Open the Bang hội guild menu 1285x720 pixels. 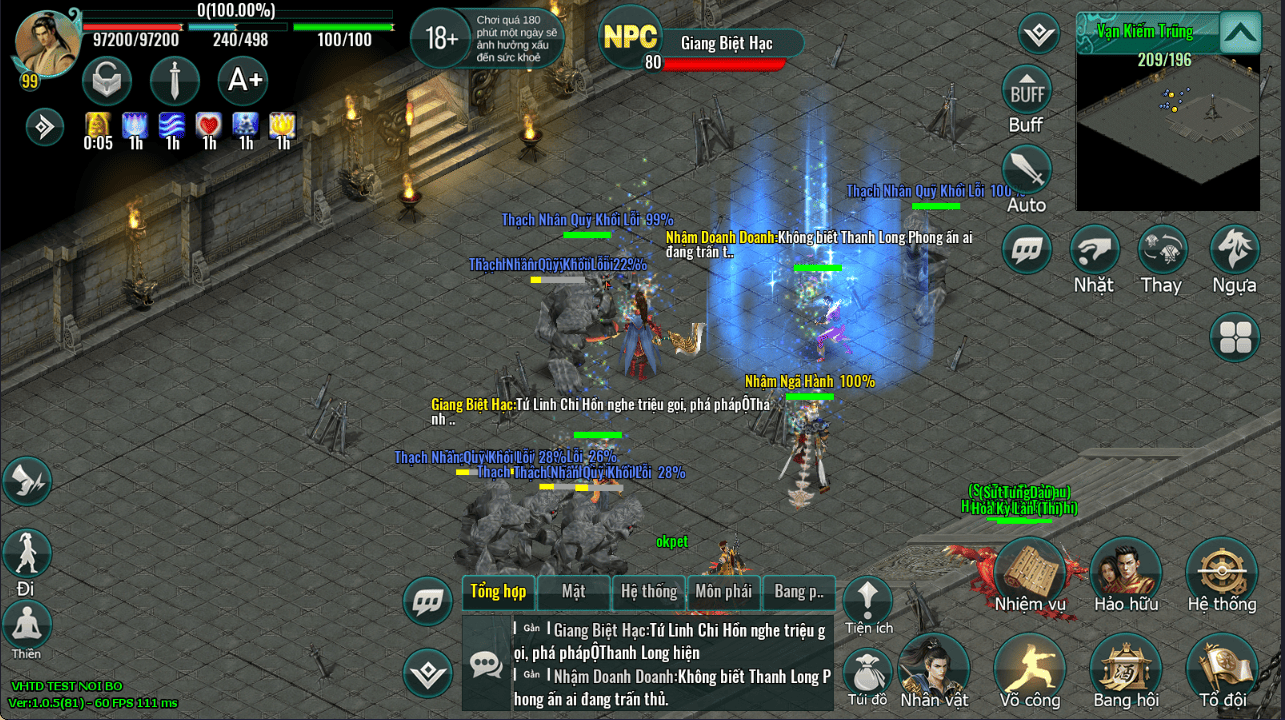point(1125,667)
